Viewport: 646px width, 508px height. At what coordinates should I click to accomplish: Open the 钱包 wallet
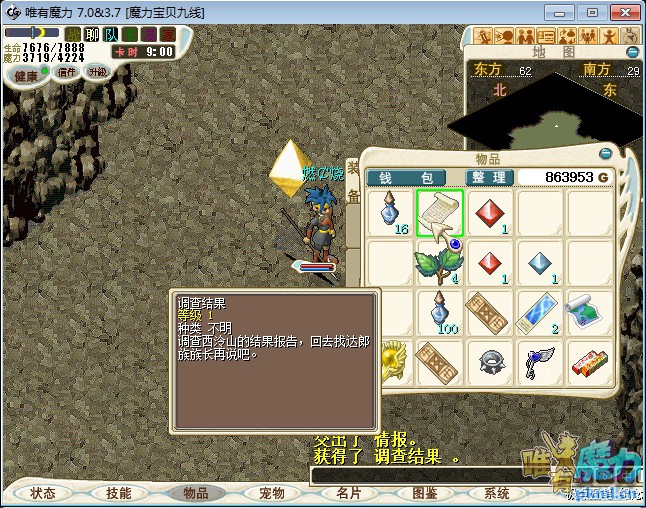point(406,177)
